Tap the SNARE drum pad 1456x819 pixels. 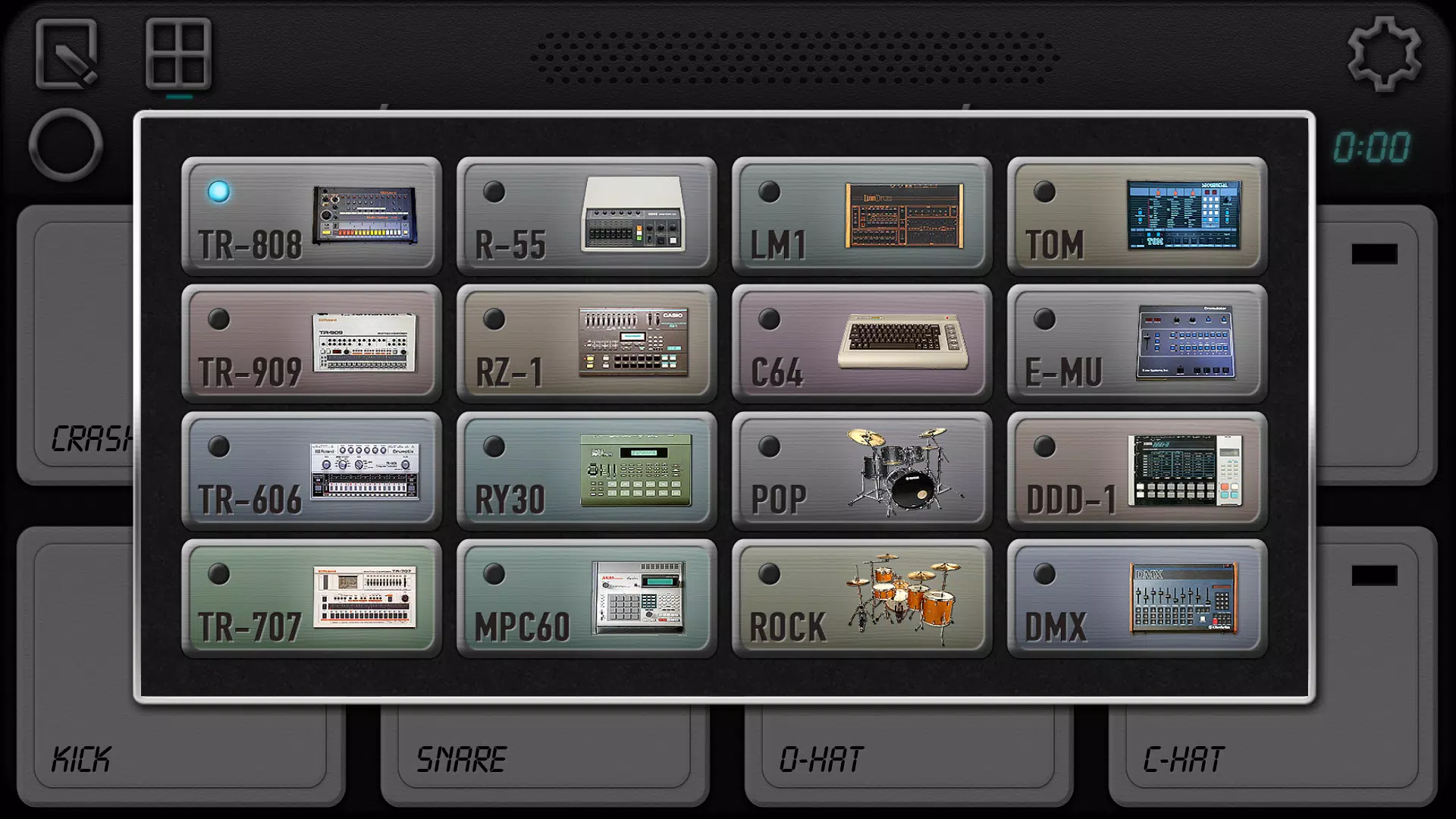pos(542,758)
